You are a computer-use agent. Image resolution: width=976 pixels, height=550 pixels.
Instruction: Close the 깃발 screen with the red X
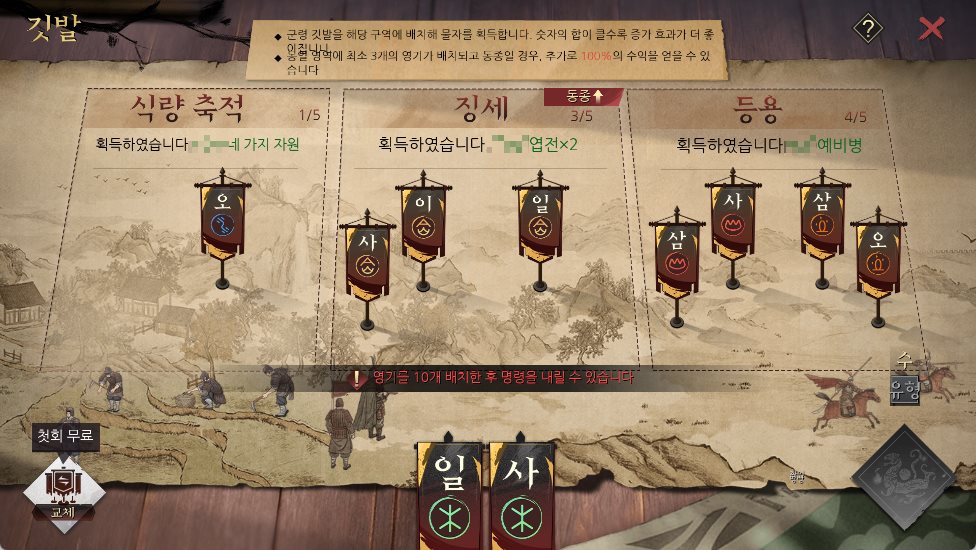coord(931,28)
